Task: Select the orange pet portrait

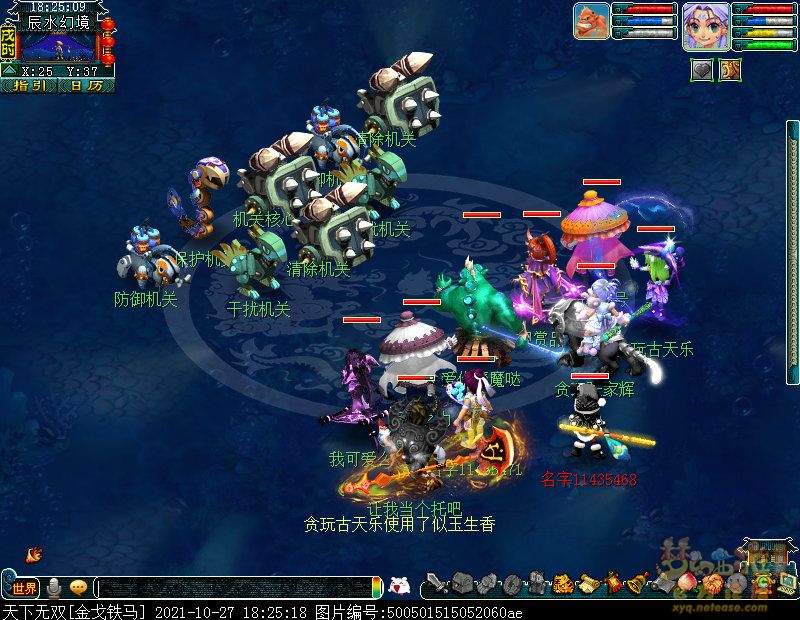Action: pyautogui.click(x=591, y=21)
